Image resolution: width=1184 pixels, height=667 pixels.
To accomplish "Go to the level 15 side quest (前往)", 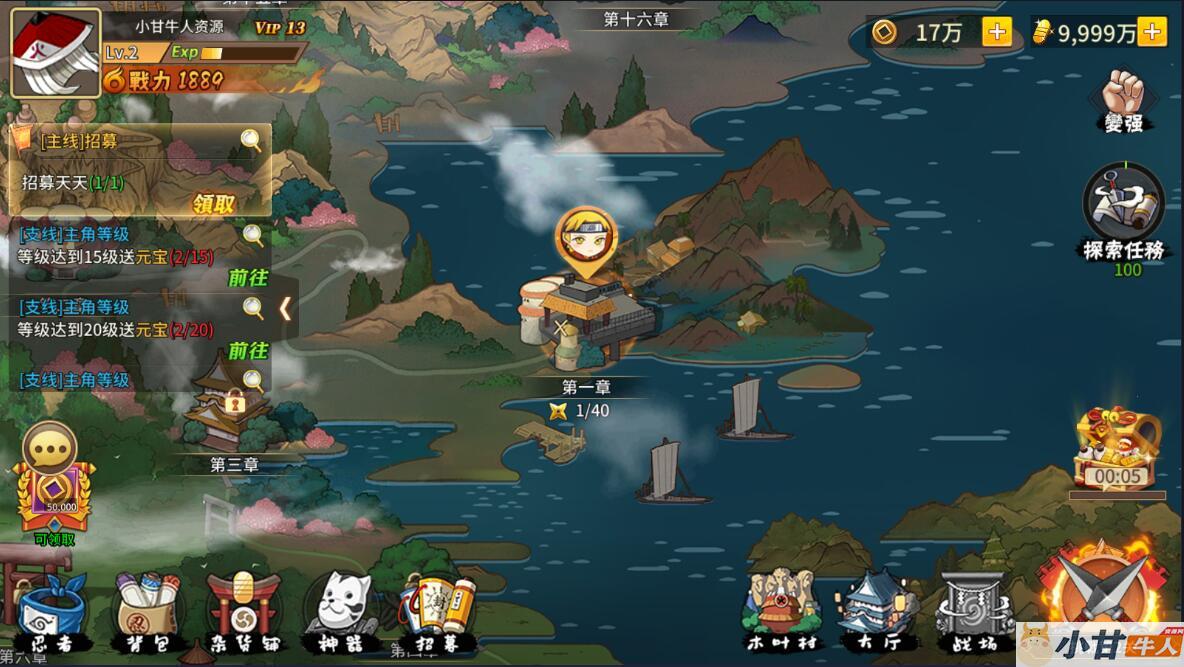I will click(248, 278).
